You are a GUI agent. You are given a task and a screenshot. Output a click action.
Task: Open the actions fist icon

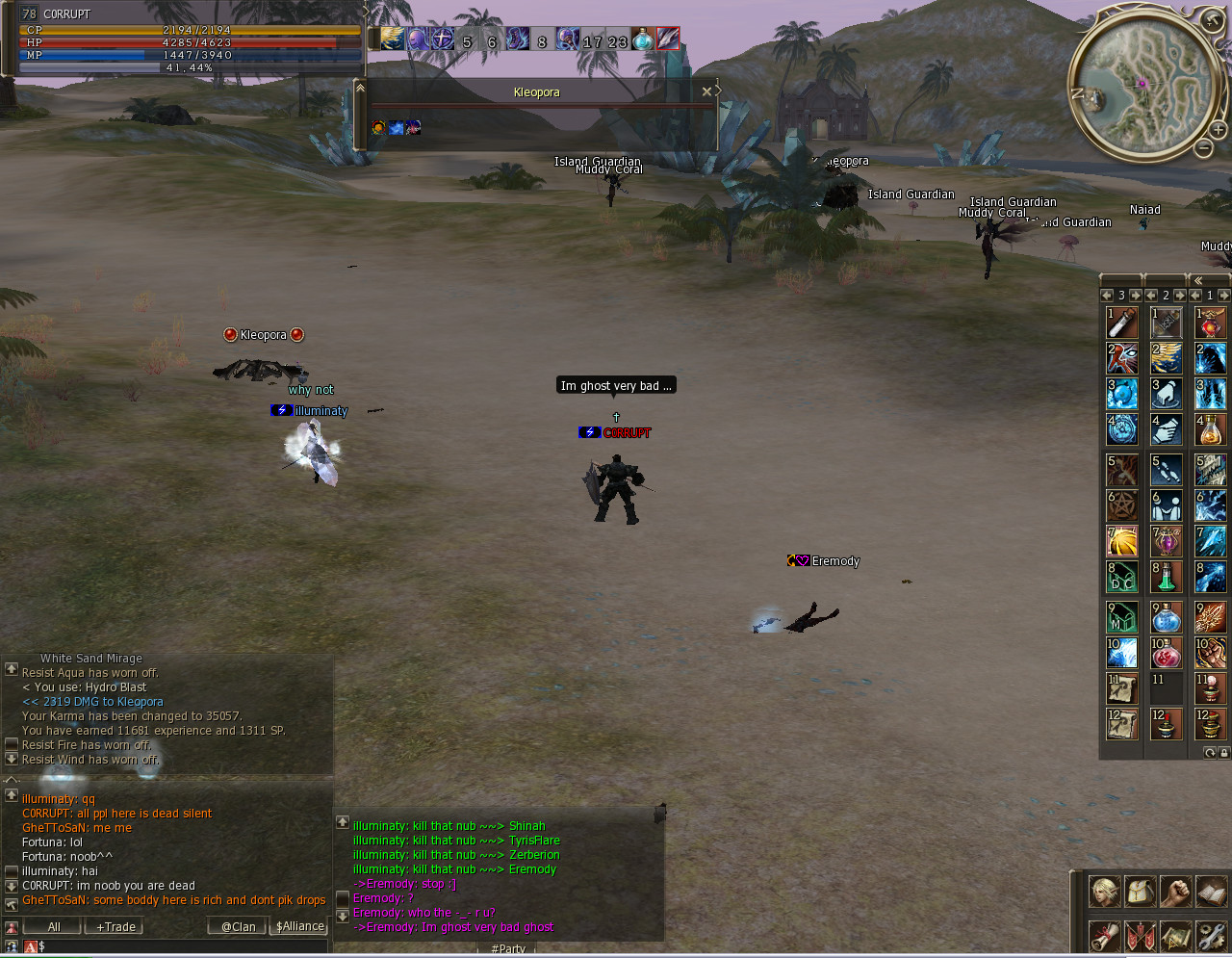(1176, 892)
